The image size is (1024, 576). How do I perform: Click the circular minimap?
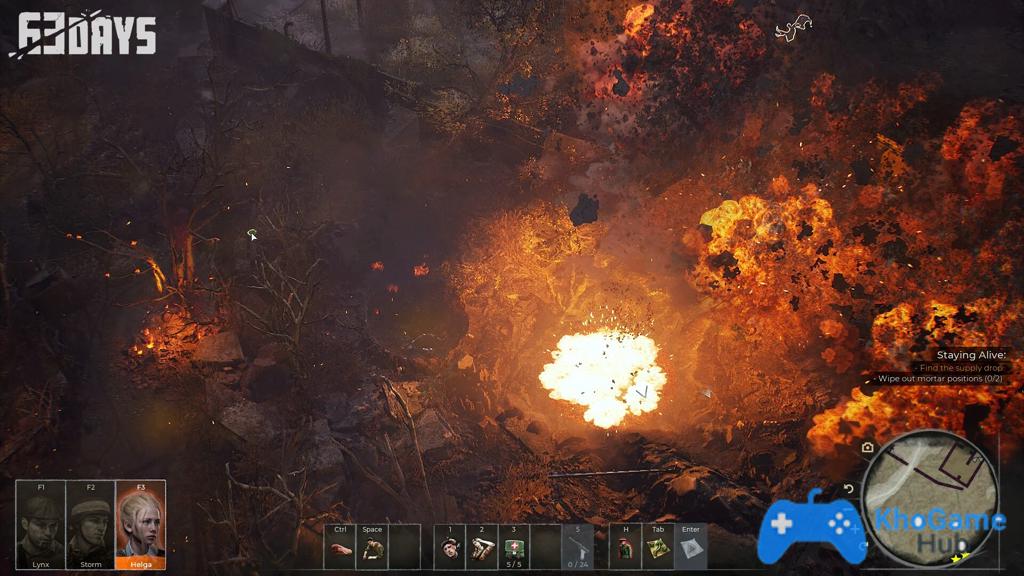(x=929, y=495)
